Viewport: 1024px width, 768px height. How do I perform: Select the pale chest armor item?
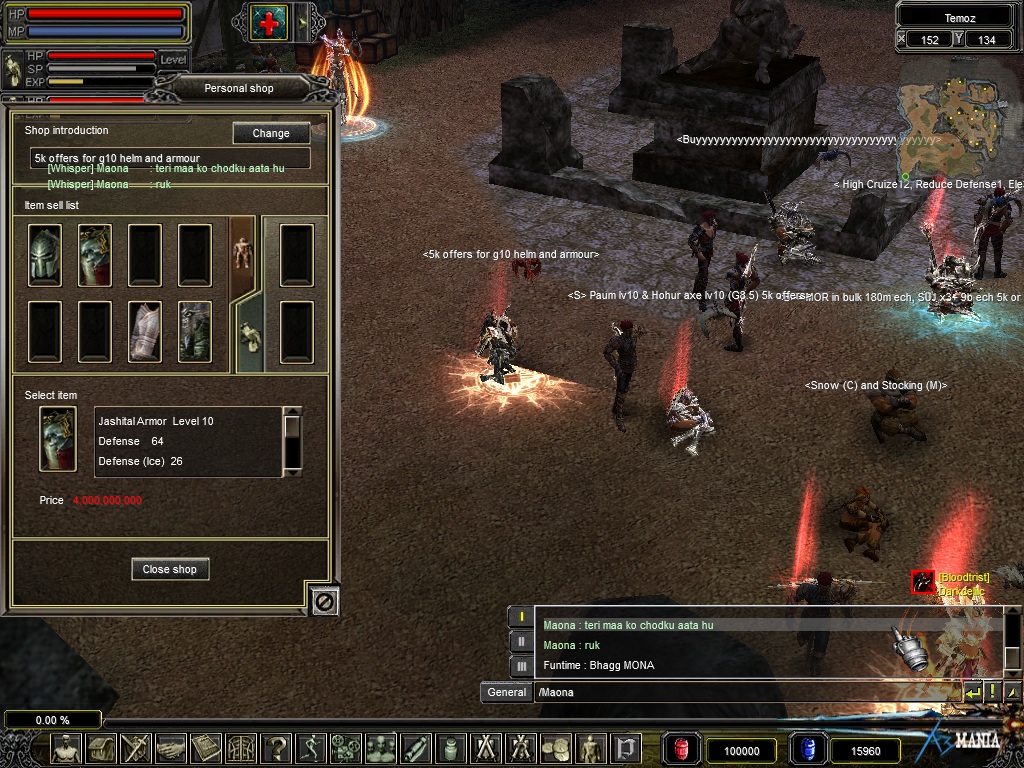(145, 331)
